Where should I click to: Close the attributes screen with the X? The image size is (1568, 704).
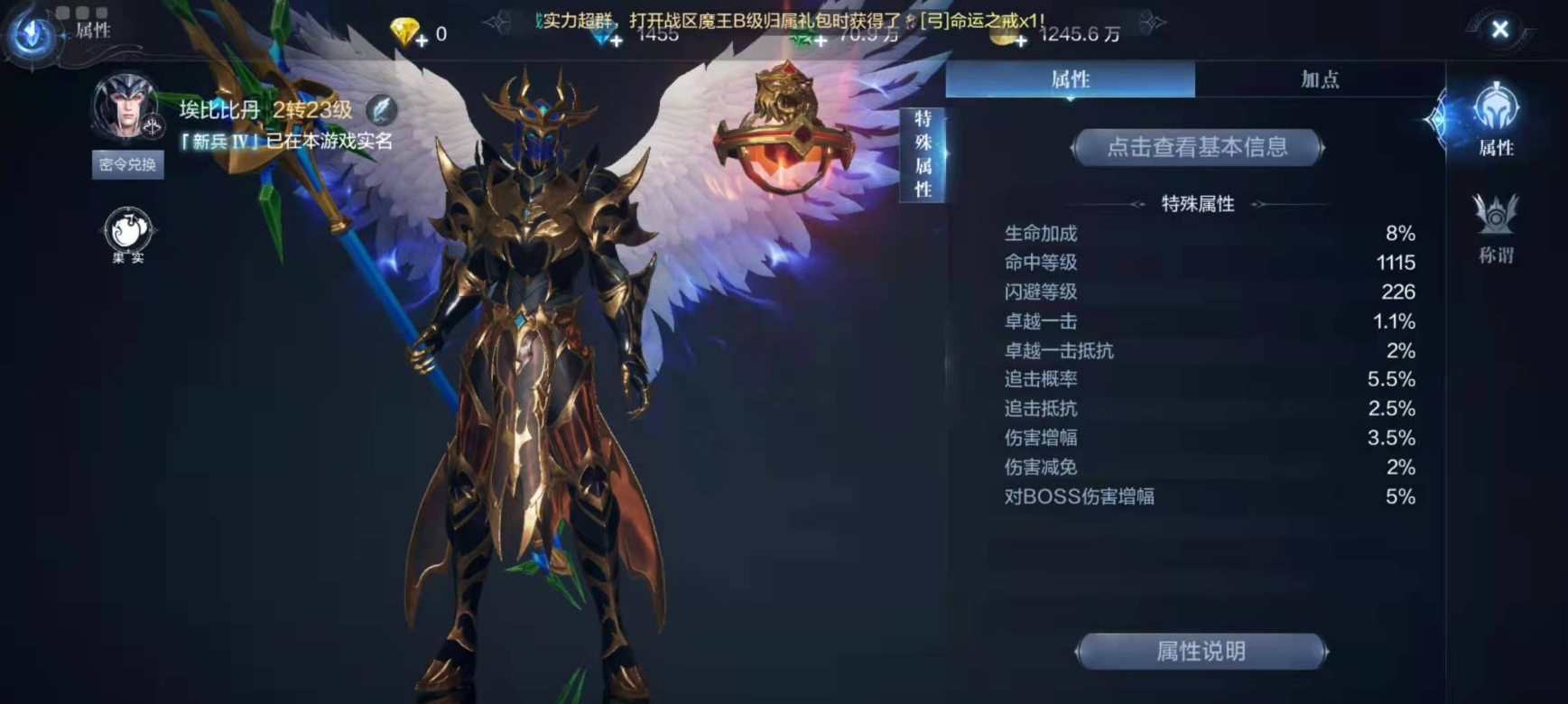1499,30
